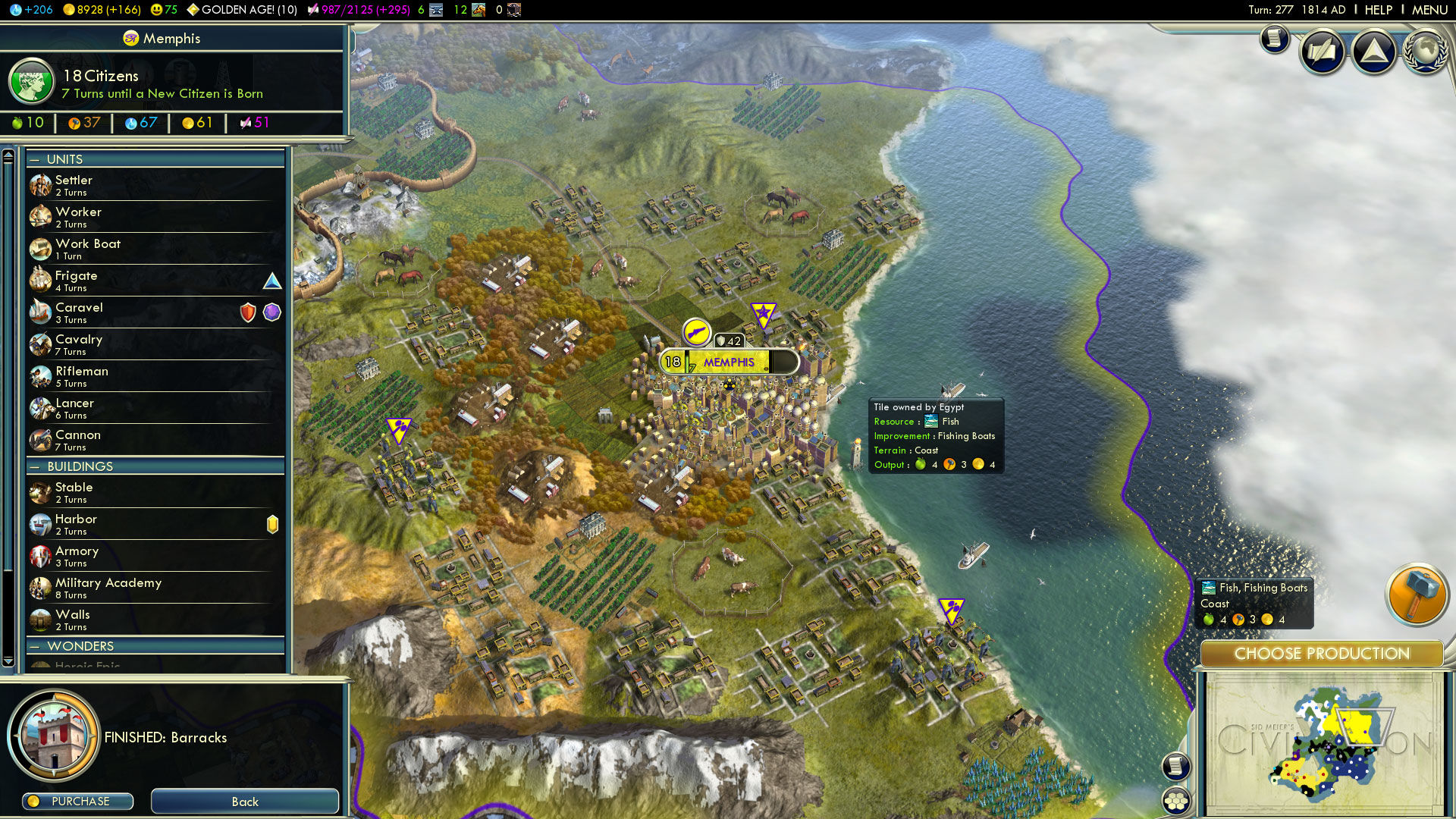
Task: Open the notification log scroll icon
Action: [x=1273, y=38]
